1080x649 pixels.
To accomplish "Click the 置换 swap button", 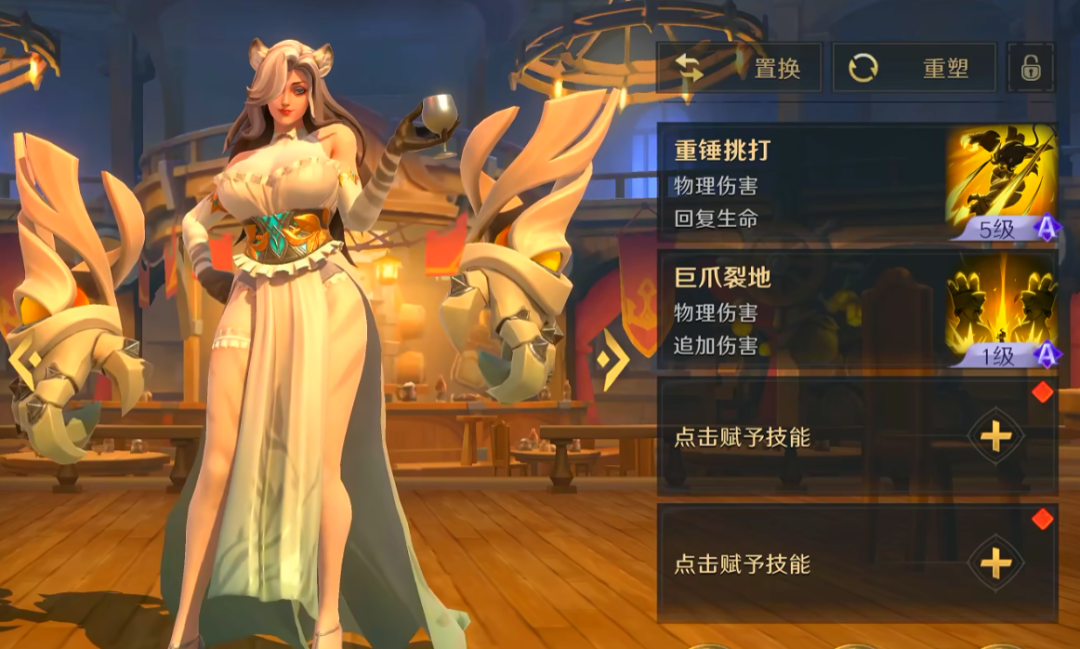I will pyautogui.click(x=739, y=68).
